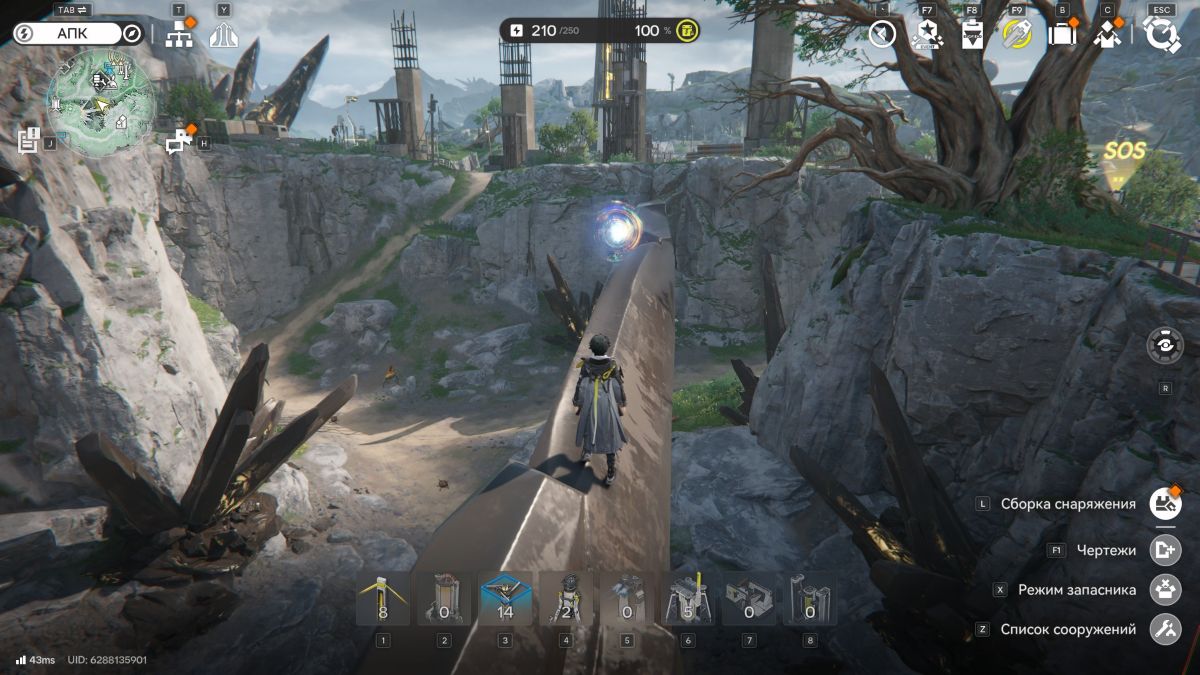Toggle the eye view button
Image resolution: width=1200 pixels, height=675 pixels.
[1165, 345]
